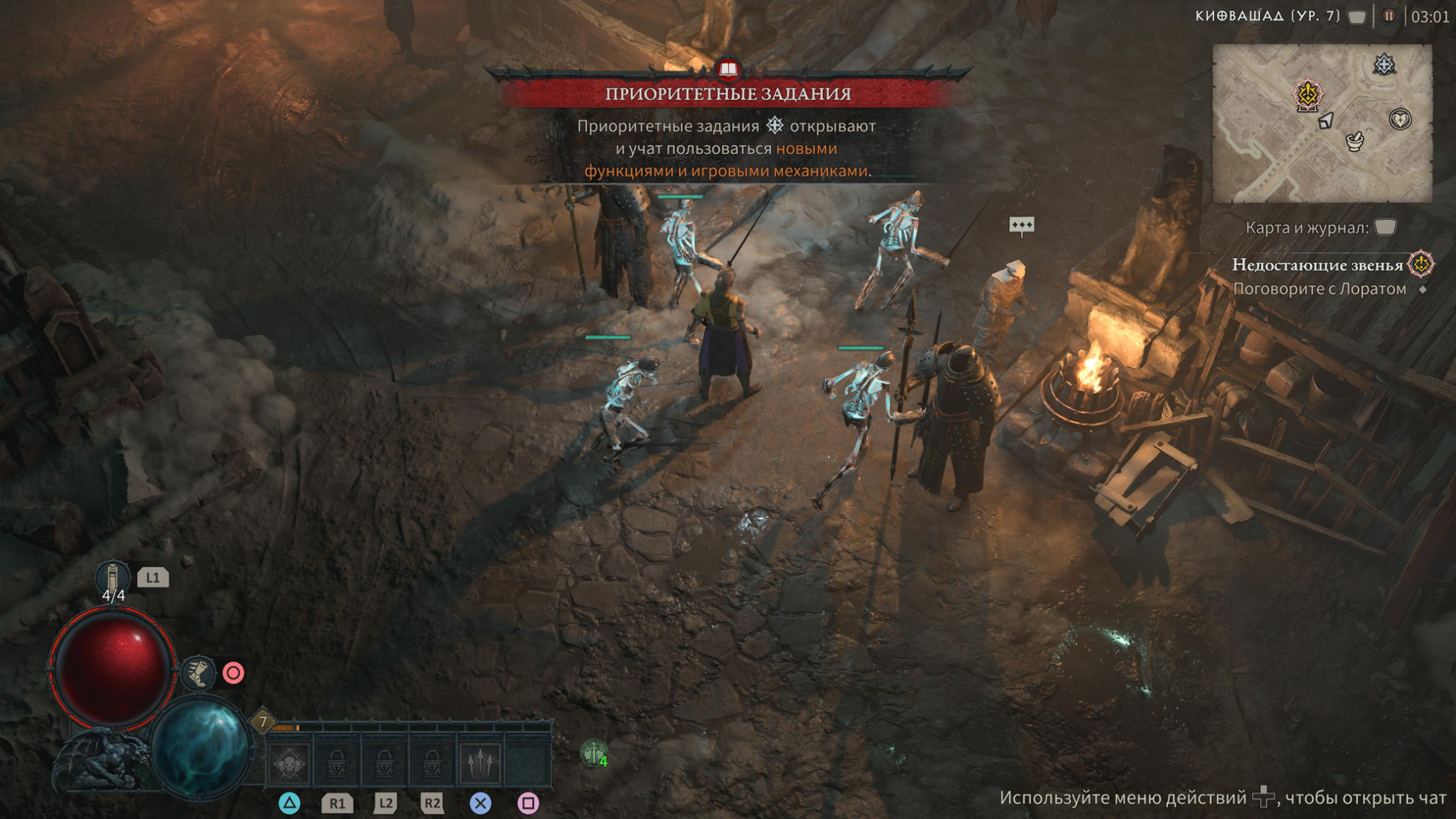Click the level 7 diamond badge

[262, 721]
